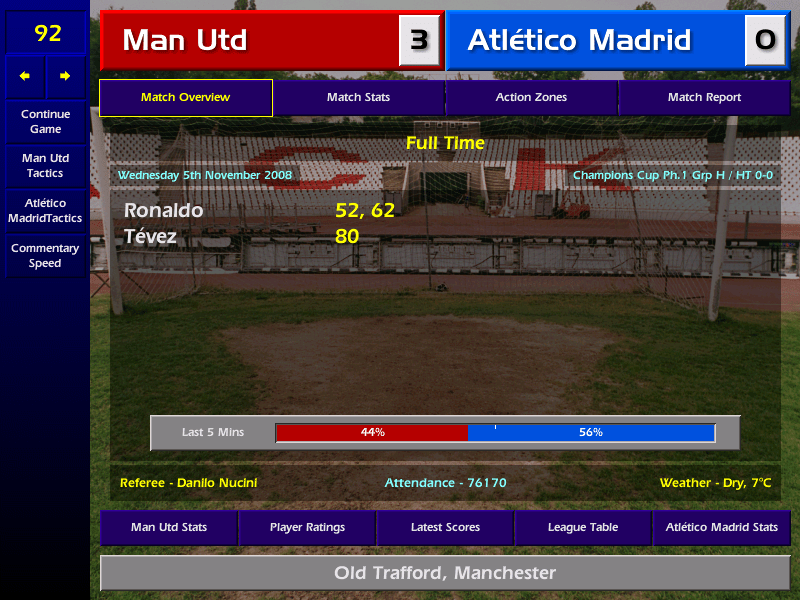Show Player Ratings
This screenshot has height=600, width=800.
click(307, 527)
